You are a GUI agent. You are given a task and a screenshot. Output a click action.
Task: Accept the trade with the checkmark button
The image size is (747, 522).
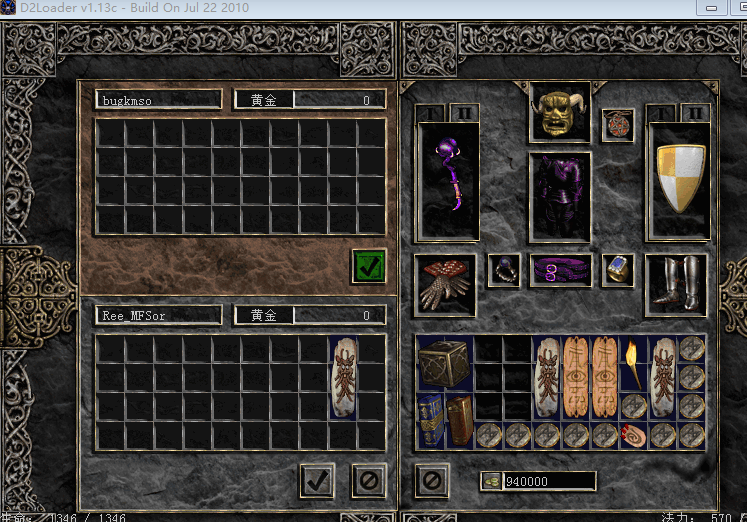click(x=317, y=480)
